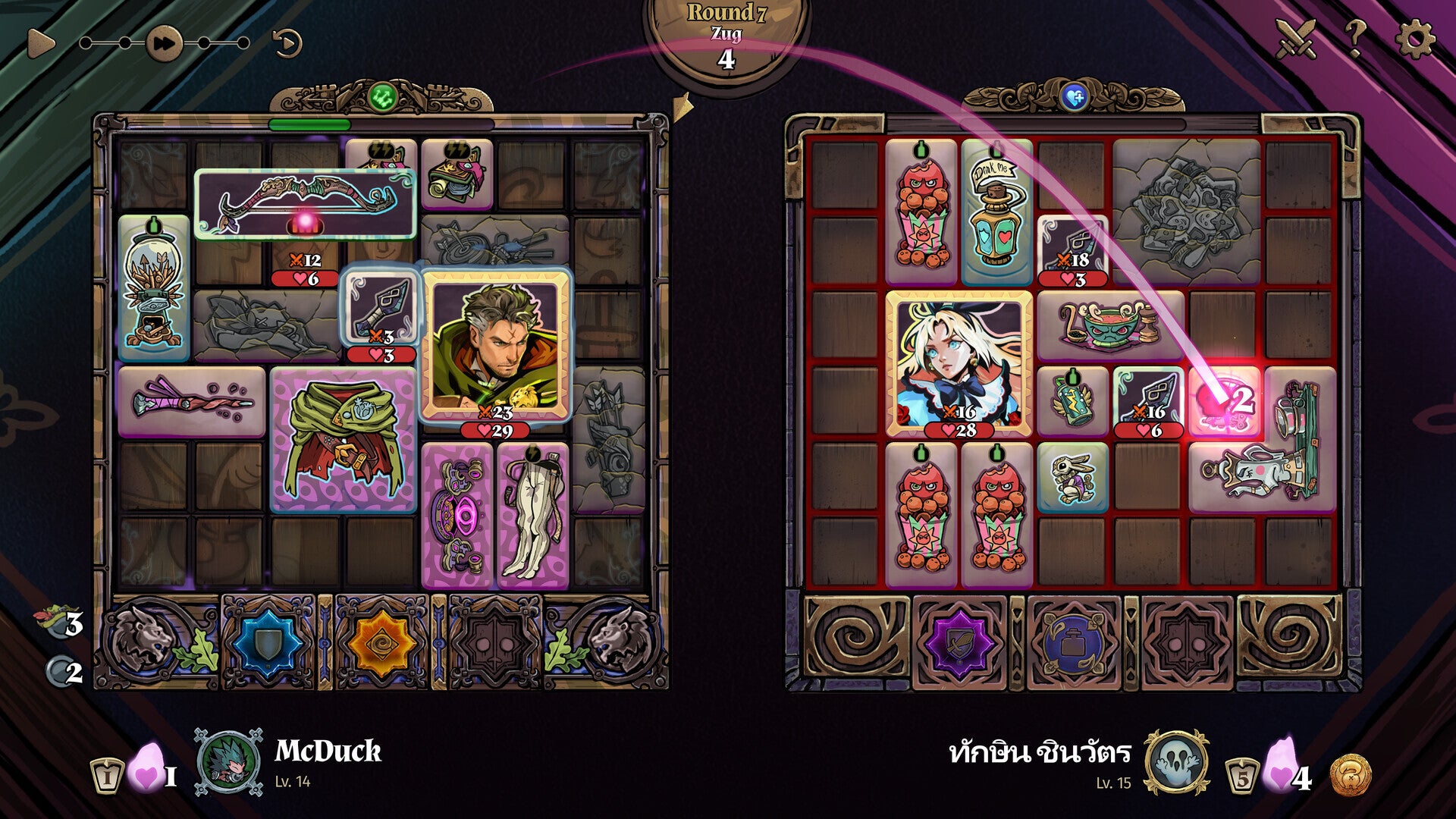Select the white leggings item
The image size is (1456, 819).
click(533, 516)
